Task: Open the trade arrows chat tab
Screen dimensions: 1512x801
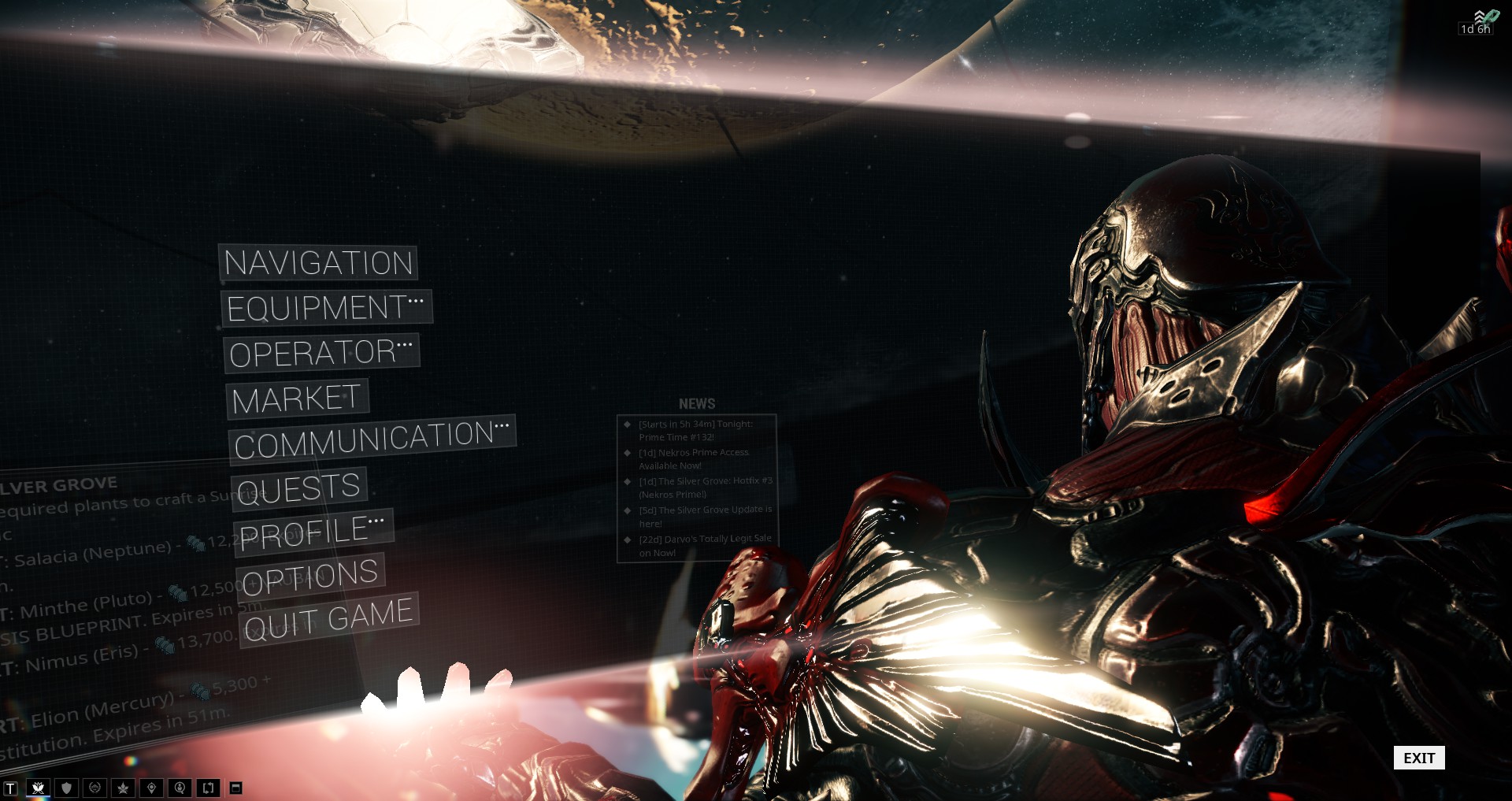Action: pyautogui.click(x=209, y=788)
